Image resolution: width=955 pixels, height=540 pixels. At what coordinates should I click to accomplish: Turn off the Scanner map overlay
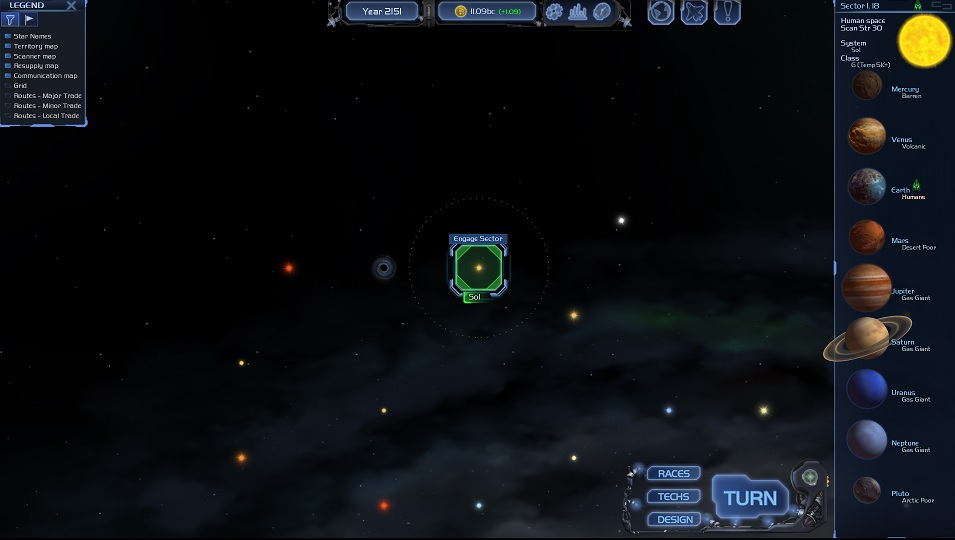coord(8,56)
